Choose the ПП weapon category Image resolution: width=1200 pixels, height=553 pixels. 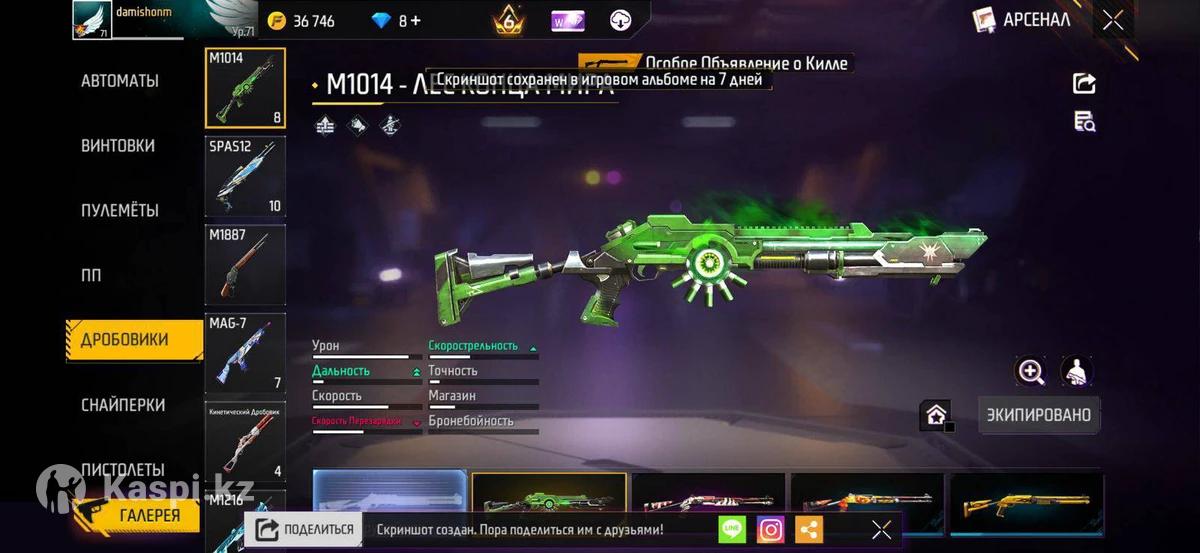coord(91,275)
